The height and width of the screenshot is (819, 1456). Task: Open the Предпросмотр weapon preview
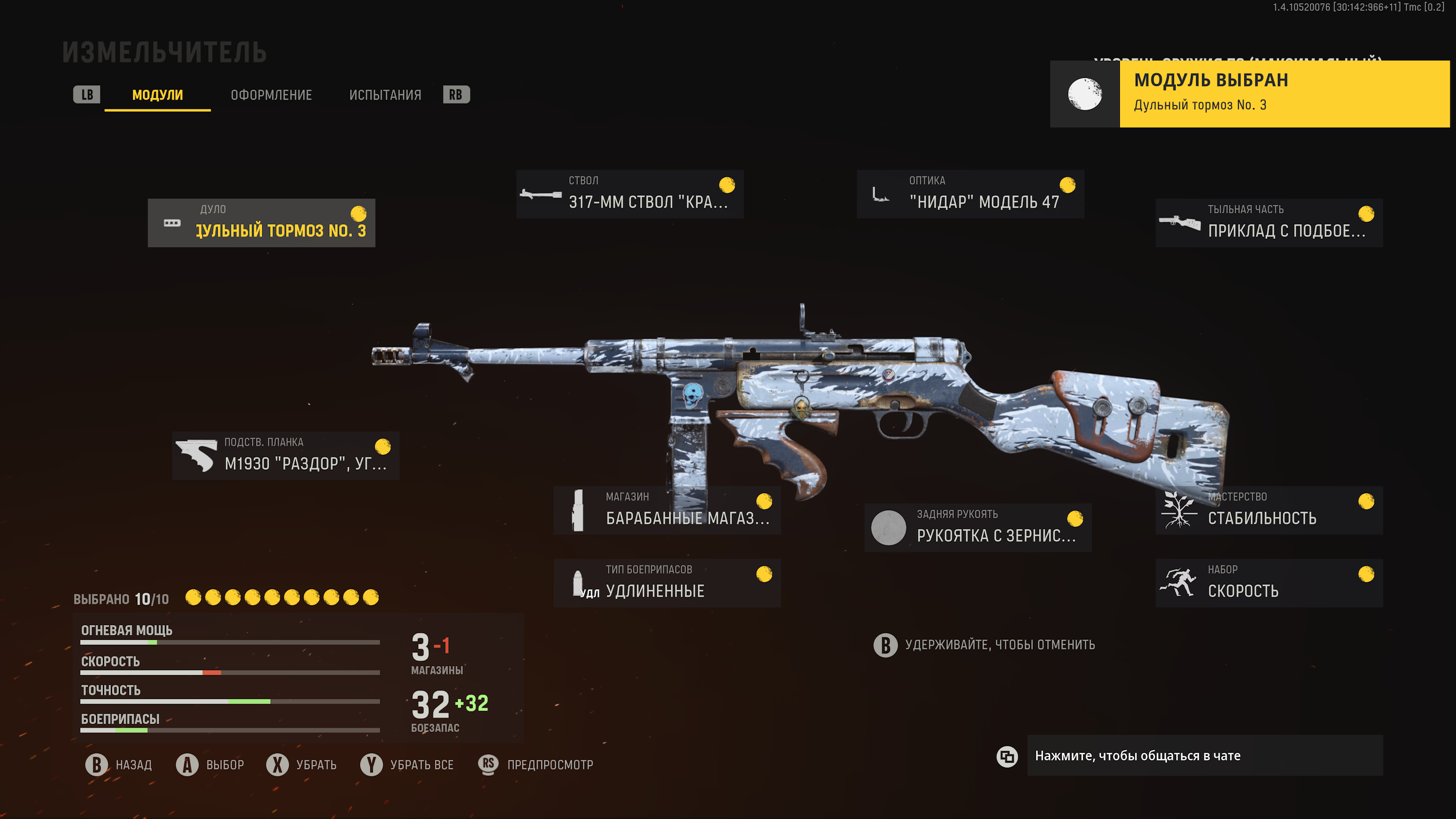click(536, 765)
